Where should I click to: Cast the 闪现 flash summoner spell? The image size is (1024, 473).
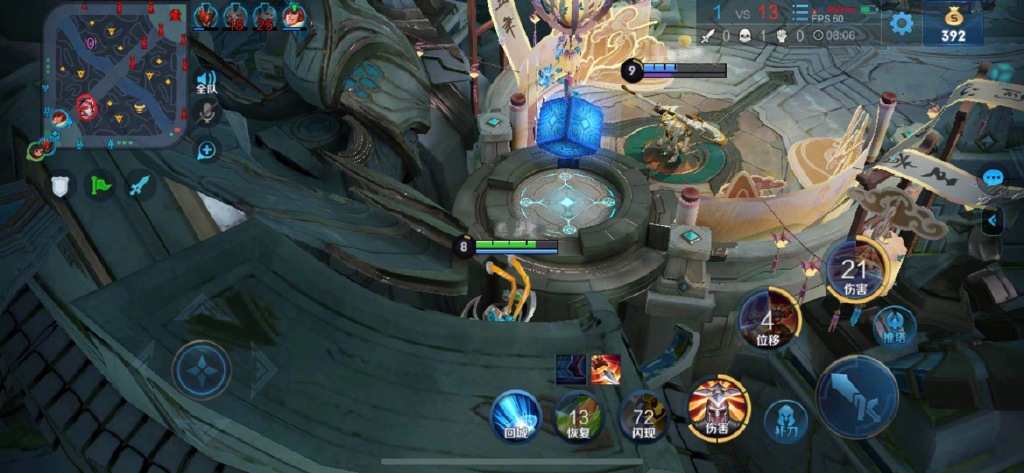pyautogui.click(x=643, y=417)
